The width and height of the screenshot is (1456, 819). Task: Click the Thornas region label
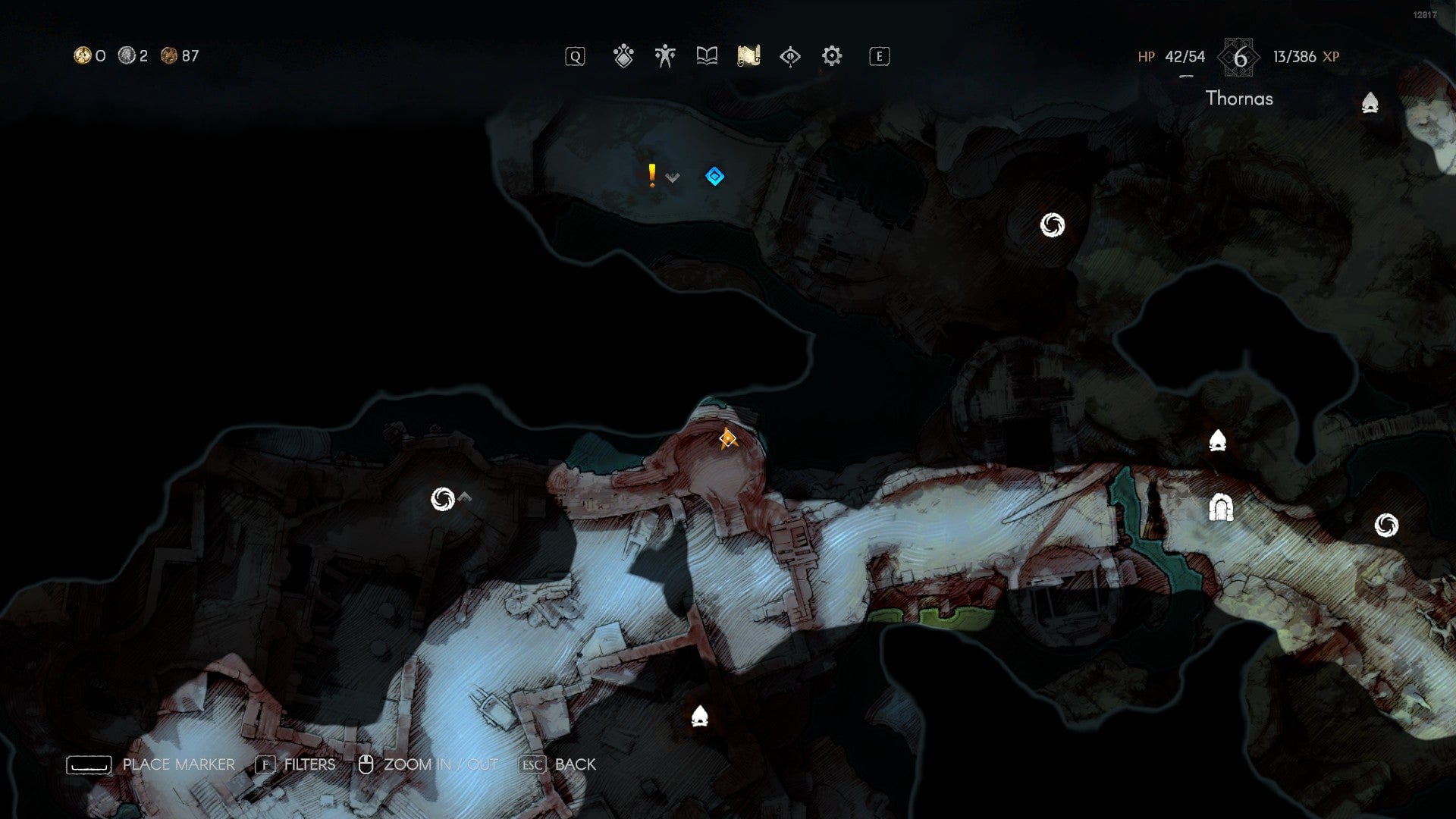tap(1239, 99)
